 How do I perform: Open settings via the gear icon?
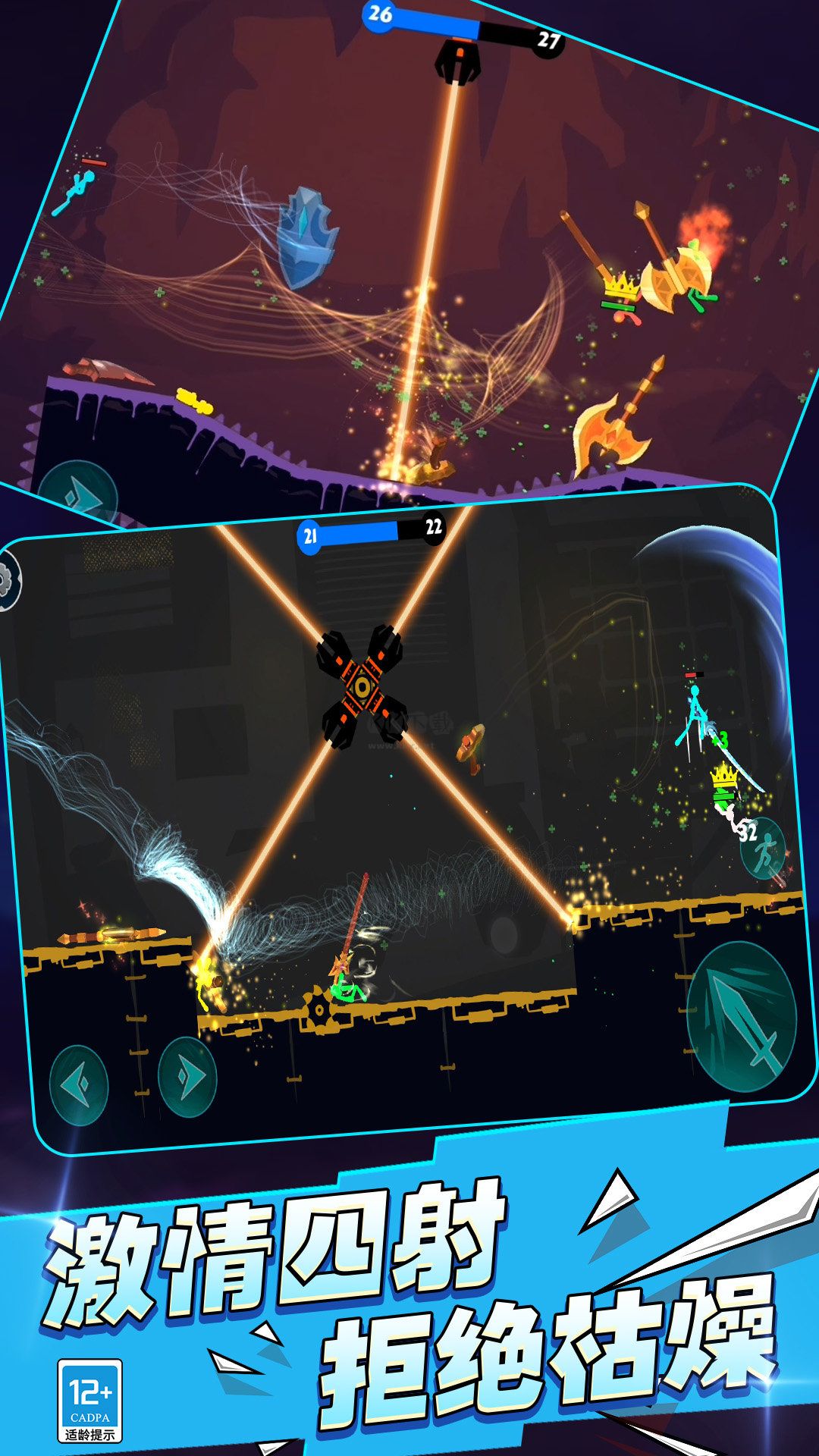[x=9, y=581]
